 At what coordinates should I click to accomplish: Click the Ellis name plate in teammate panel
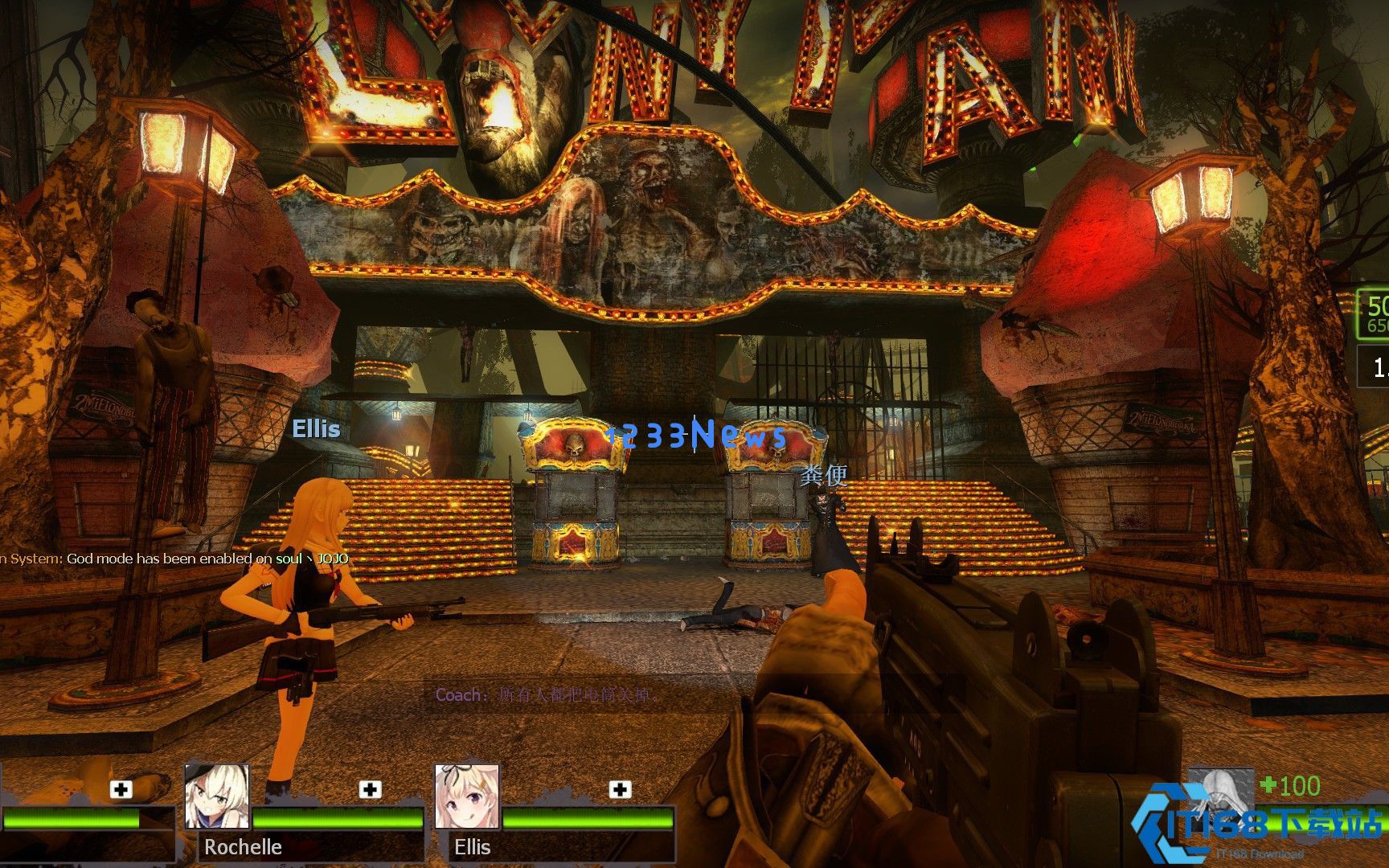(x=473, y=847)
